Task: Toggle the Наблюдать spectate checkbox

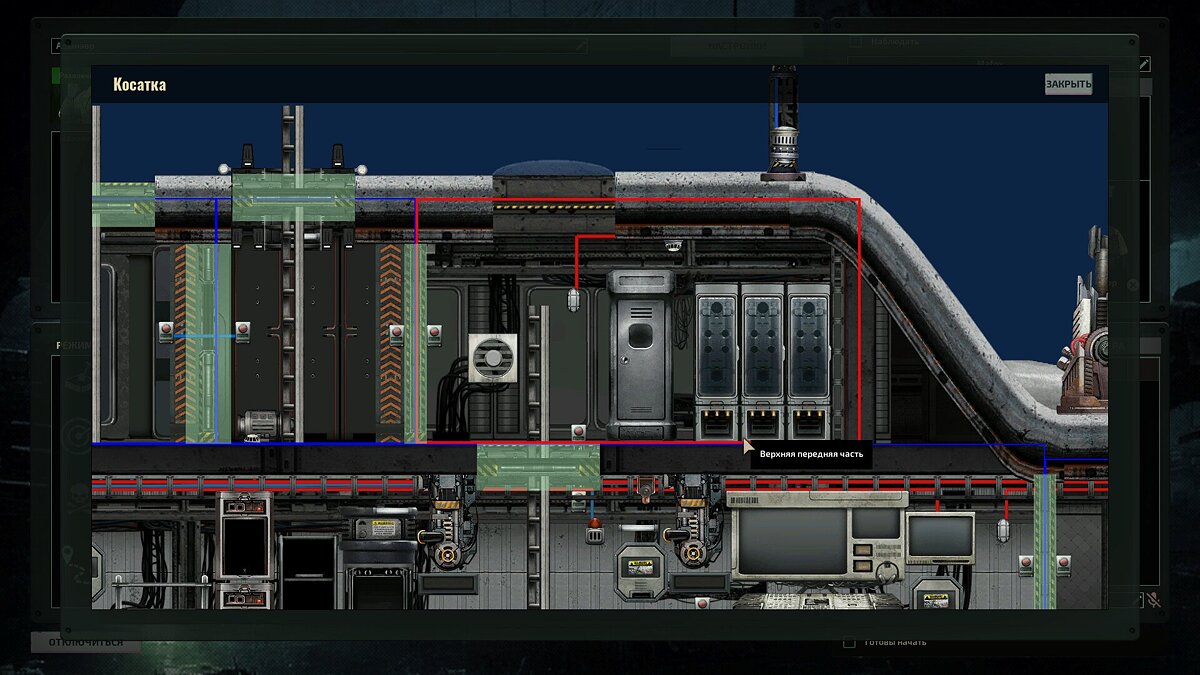Action: [855, 42]
